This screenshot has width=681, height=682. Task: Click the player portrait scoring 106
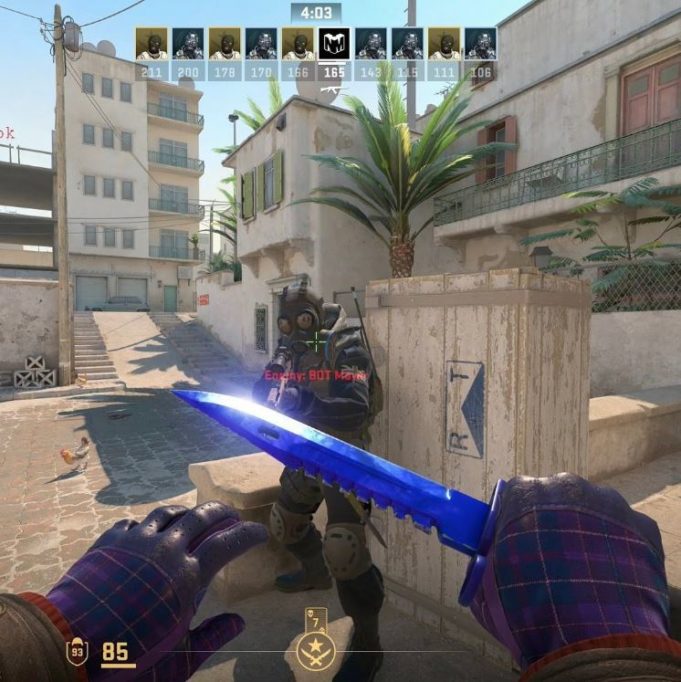click(480, 44)
